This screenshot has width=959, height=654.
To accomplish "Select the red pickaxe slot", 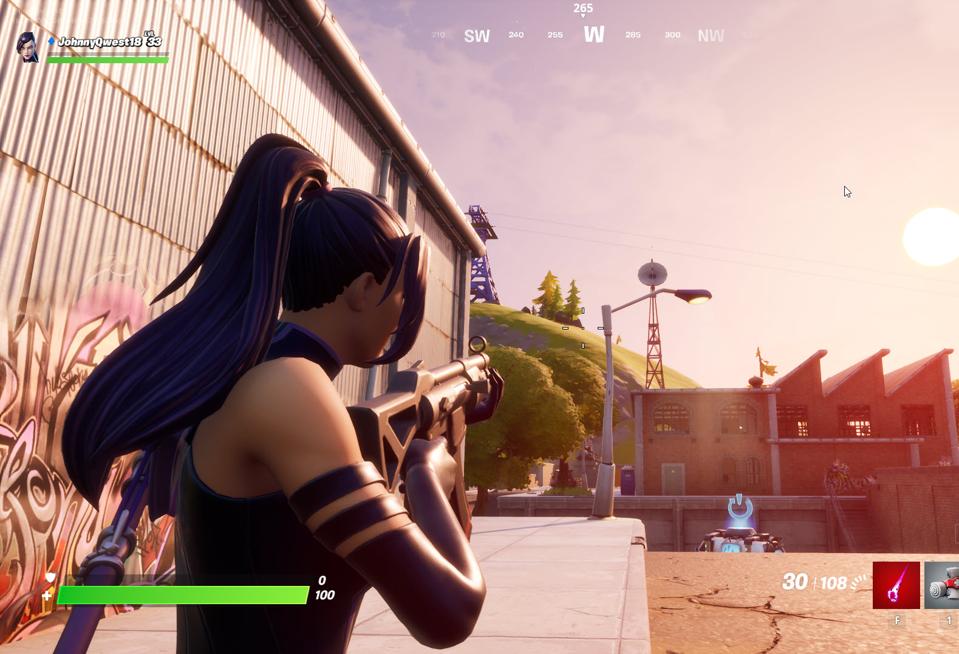I will [x=896, y=585].
